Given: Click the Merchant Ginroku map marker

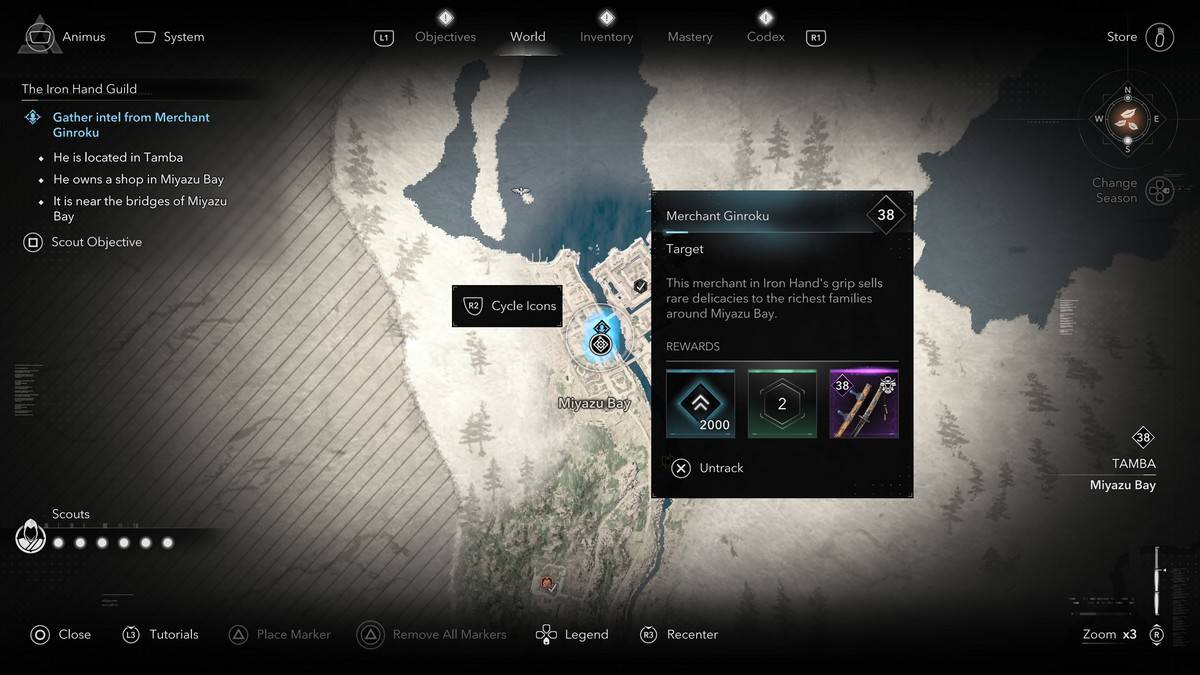Looking at the screenshot, I should coord(600,344).
